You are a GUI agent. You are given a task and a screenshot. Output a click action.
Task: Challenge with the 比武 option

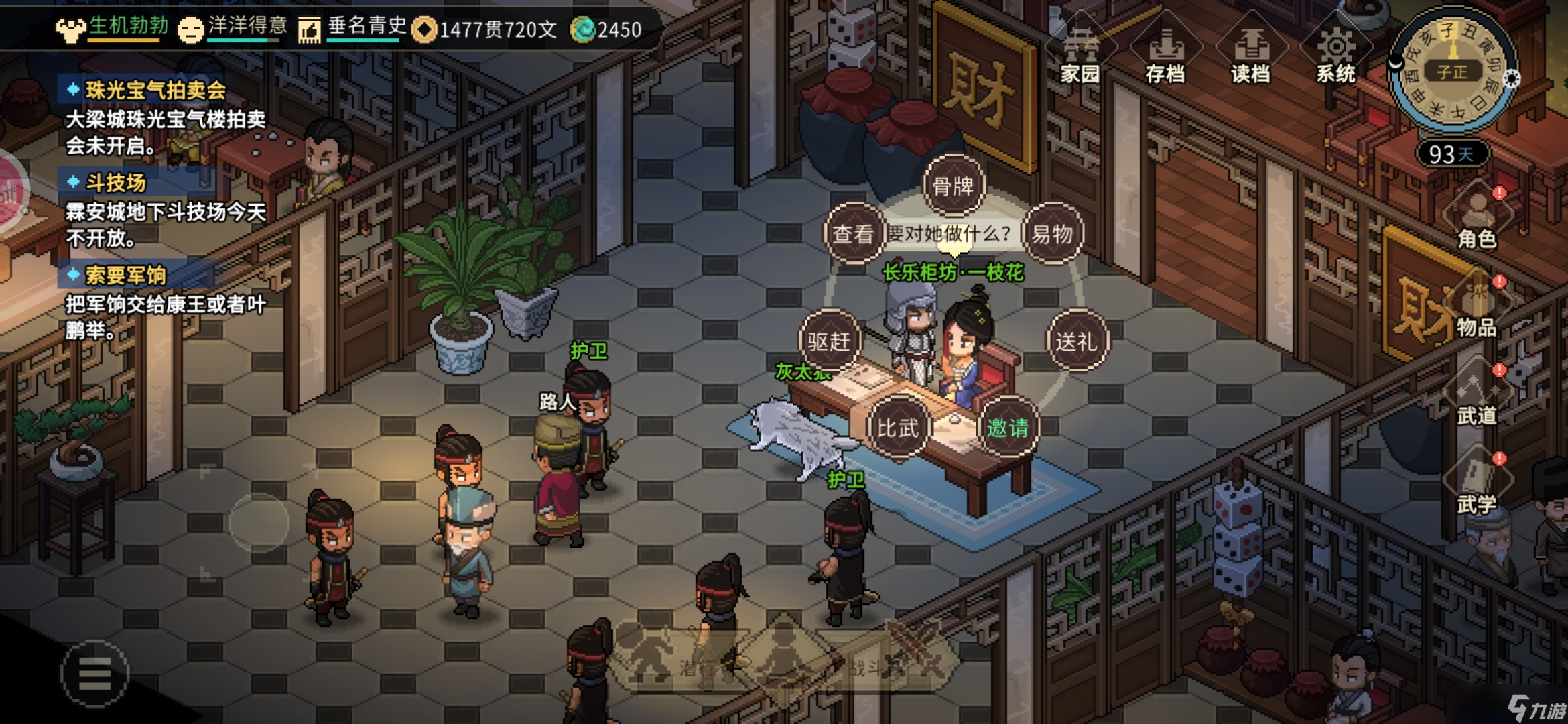[x=898, y=427]
